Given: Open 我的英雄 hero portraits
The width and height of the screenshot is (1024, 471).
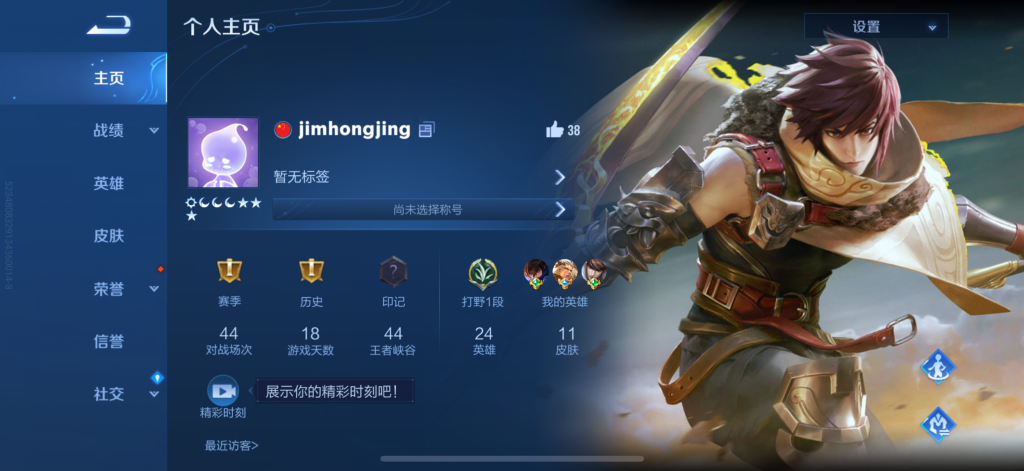Looking at the screenshot, I should pos(565,272).
